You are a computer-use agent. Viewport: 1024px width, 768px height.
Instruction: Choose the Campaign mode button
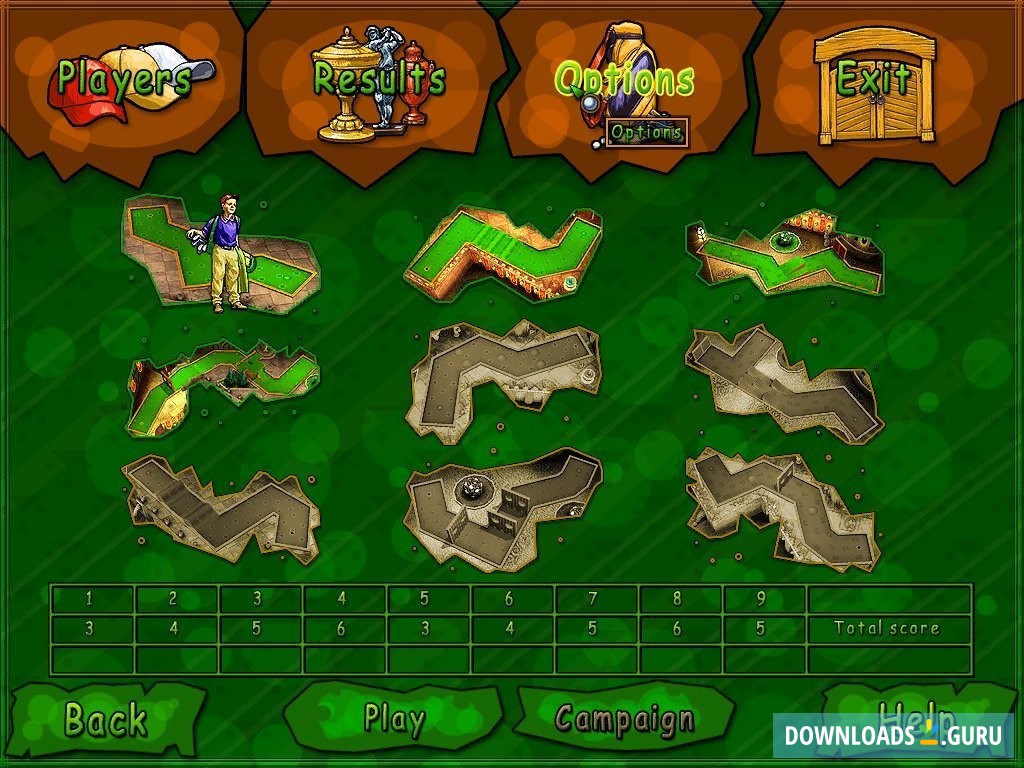(624, 719)
